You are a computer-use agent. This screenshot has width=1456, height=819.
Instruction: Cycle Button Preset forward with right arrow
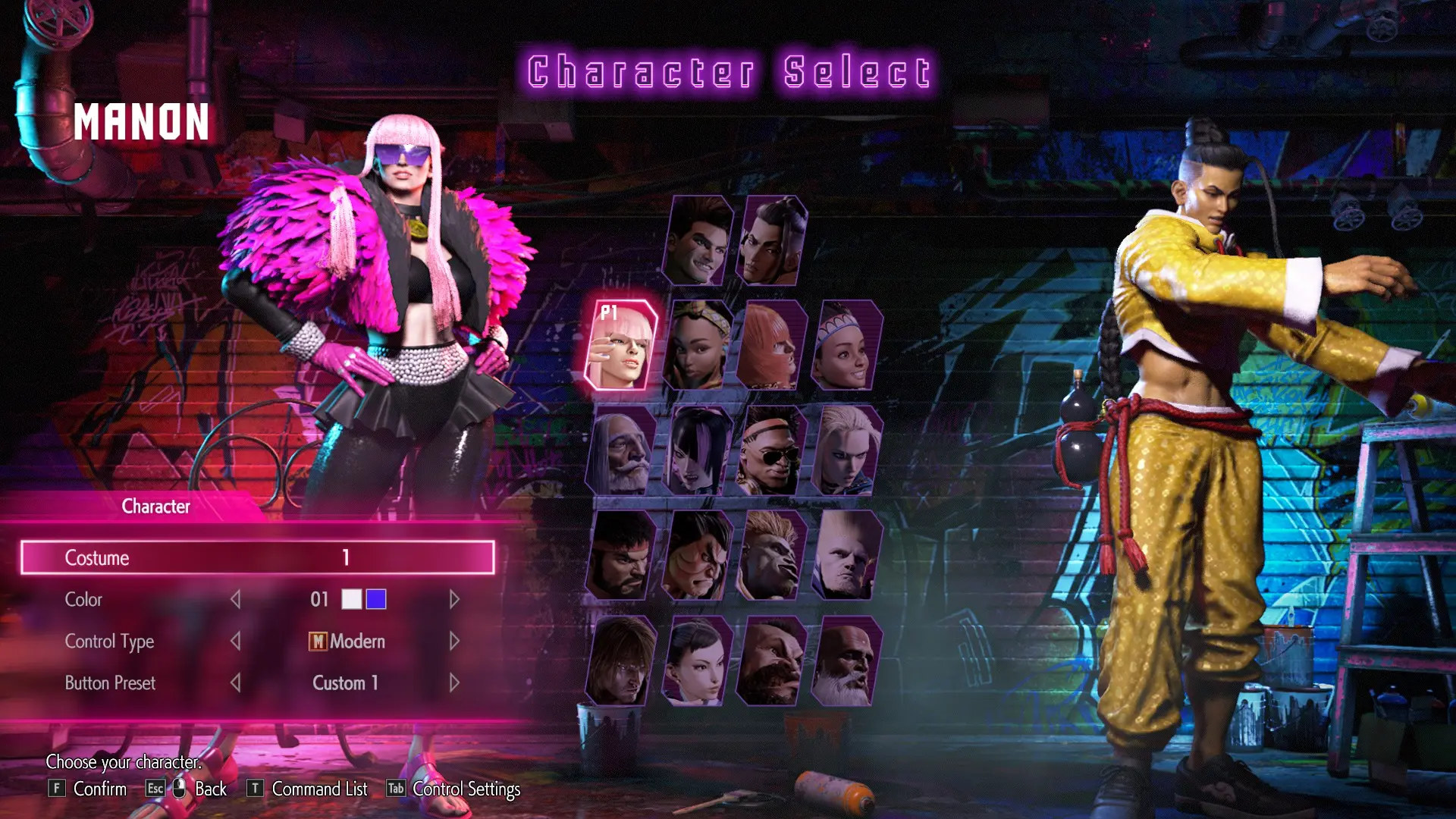tap(454, 683)
